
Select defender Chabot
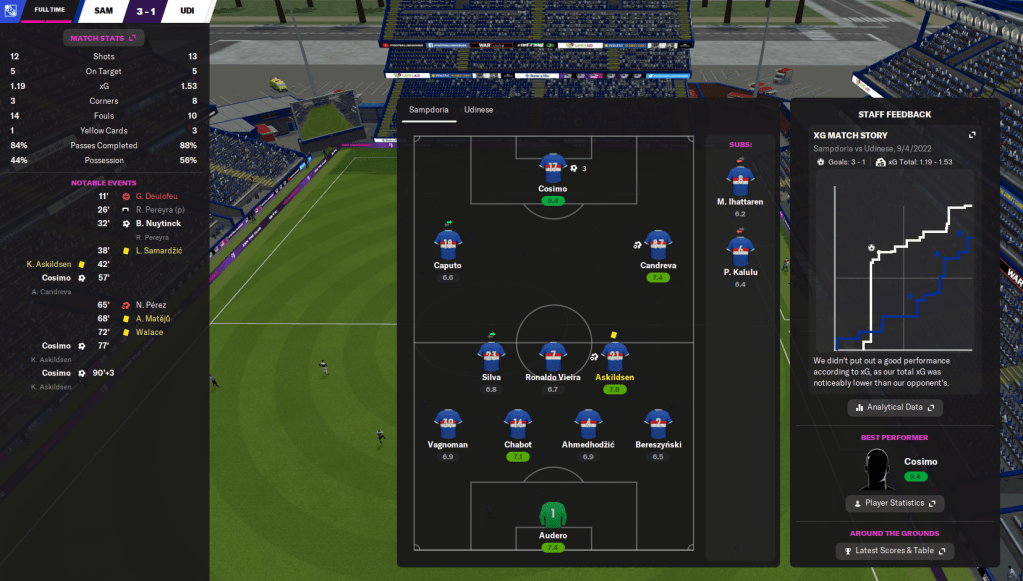(x=517, y=422)
